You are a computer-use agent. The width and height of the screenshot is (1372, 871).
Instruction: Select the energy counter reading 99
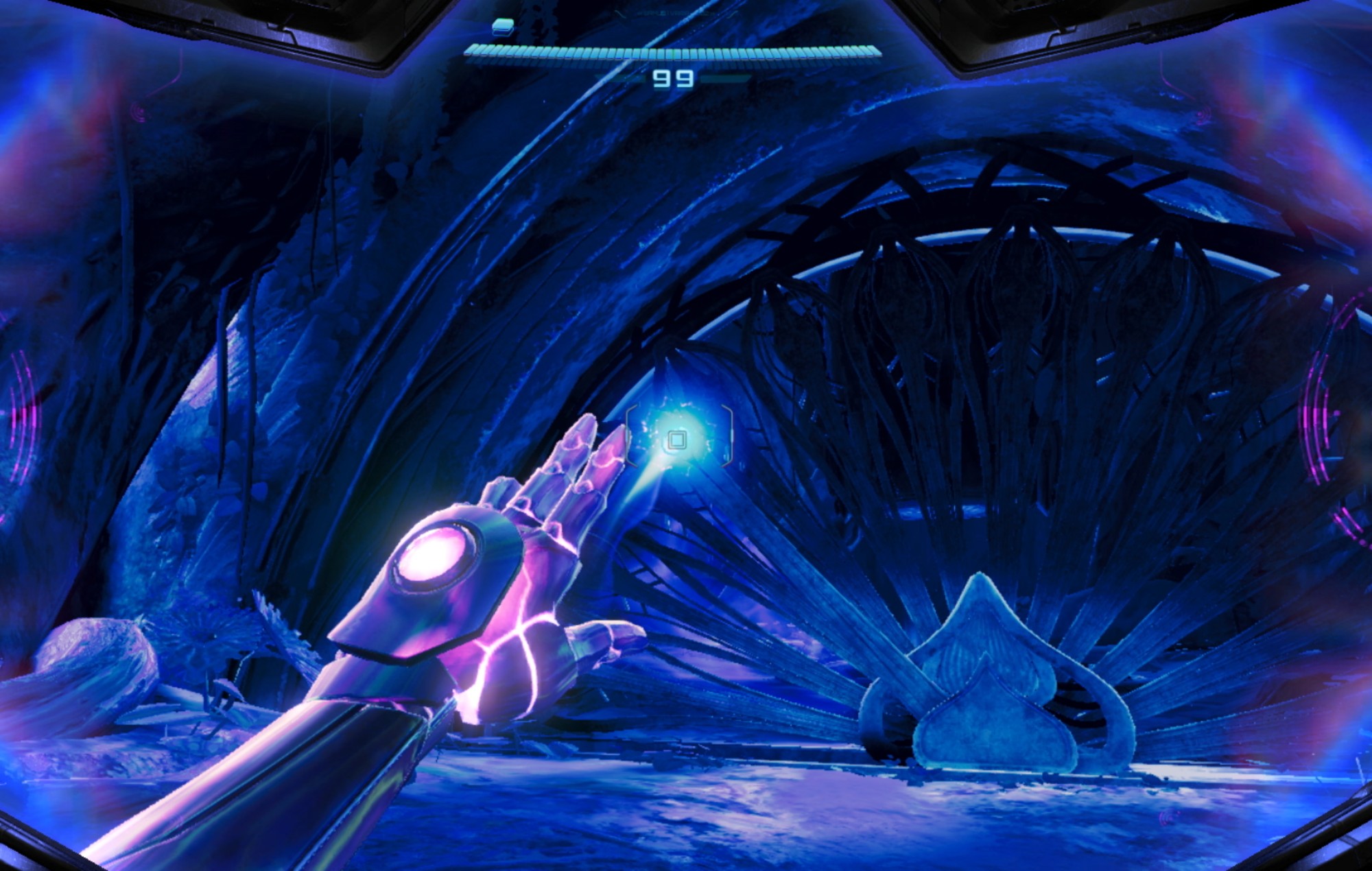(674, 80)
